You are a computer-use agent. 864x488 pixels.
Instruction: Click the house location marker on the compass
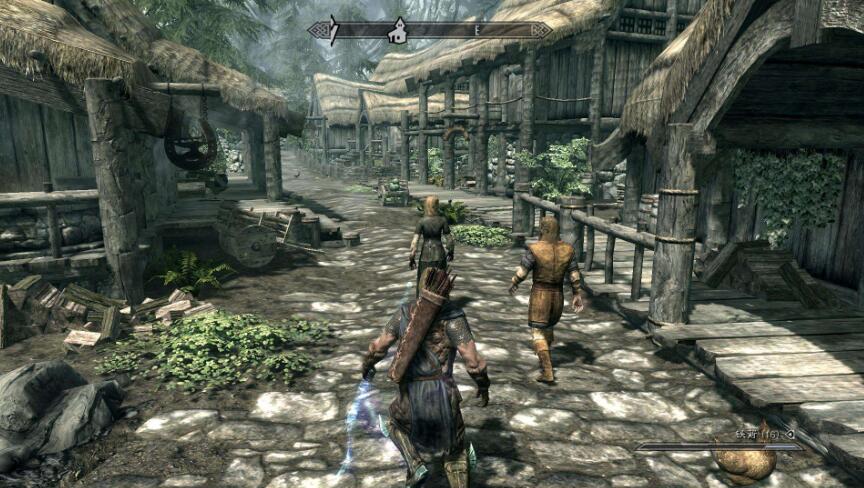[398, 31]
